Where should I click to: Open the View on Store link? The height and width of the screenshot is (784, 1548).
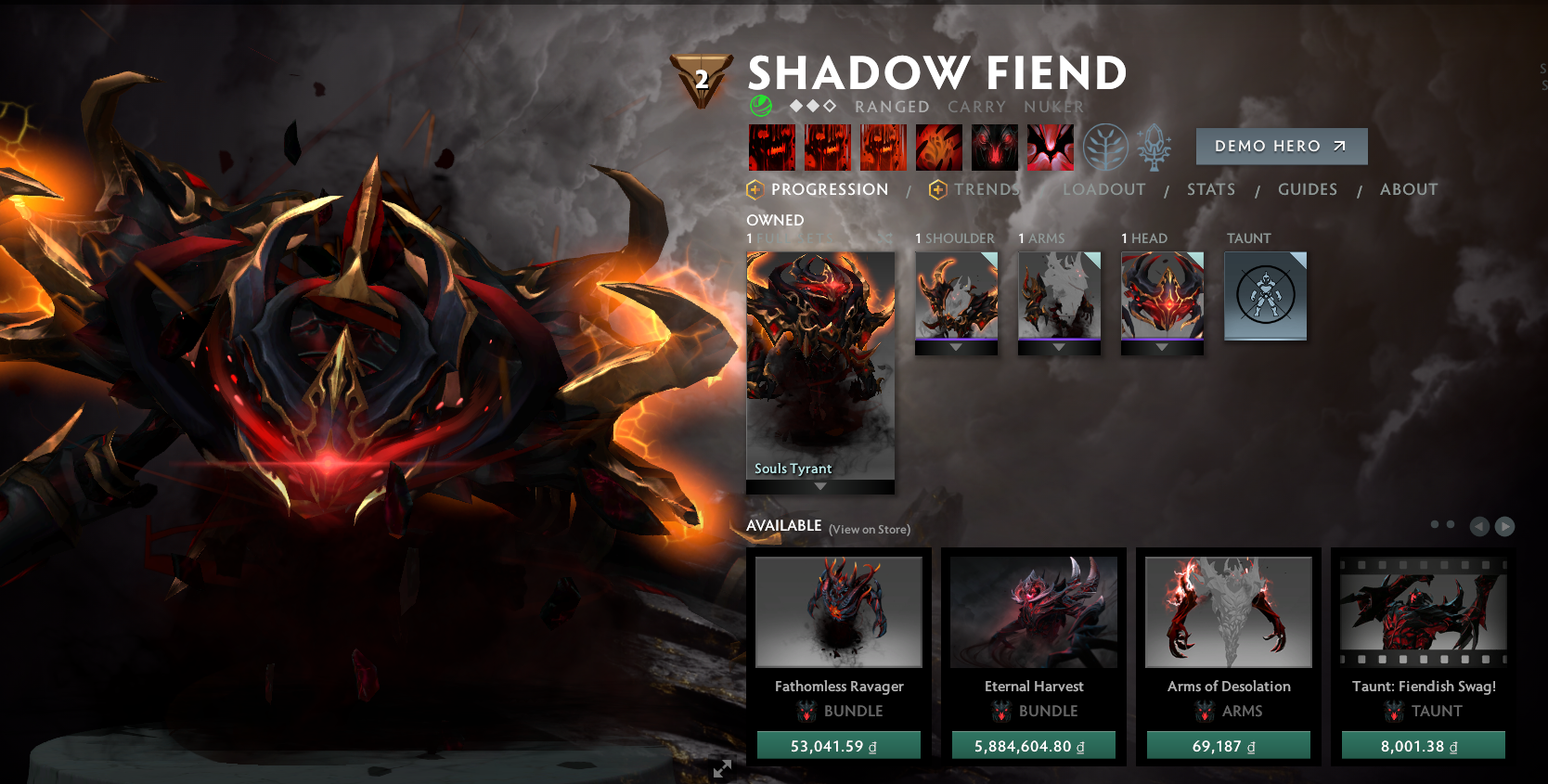[869, 529]
